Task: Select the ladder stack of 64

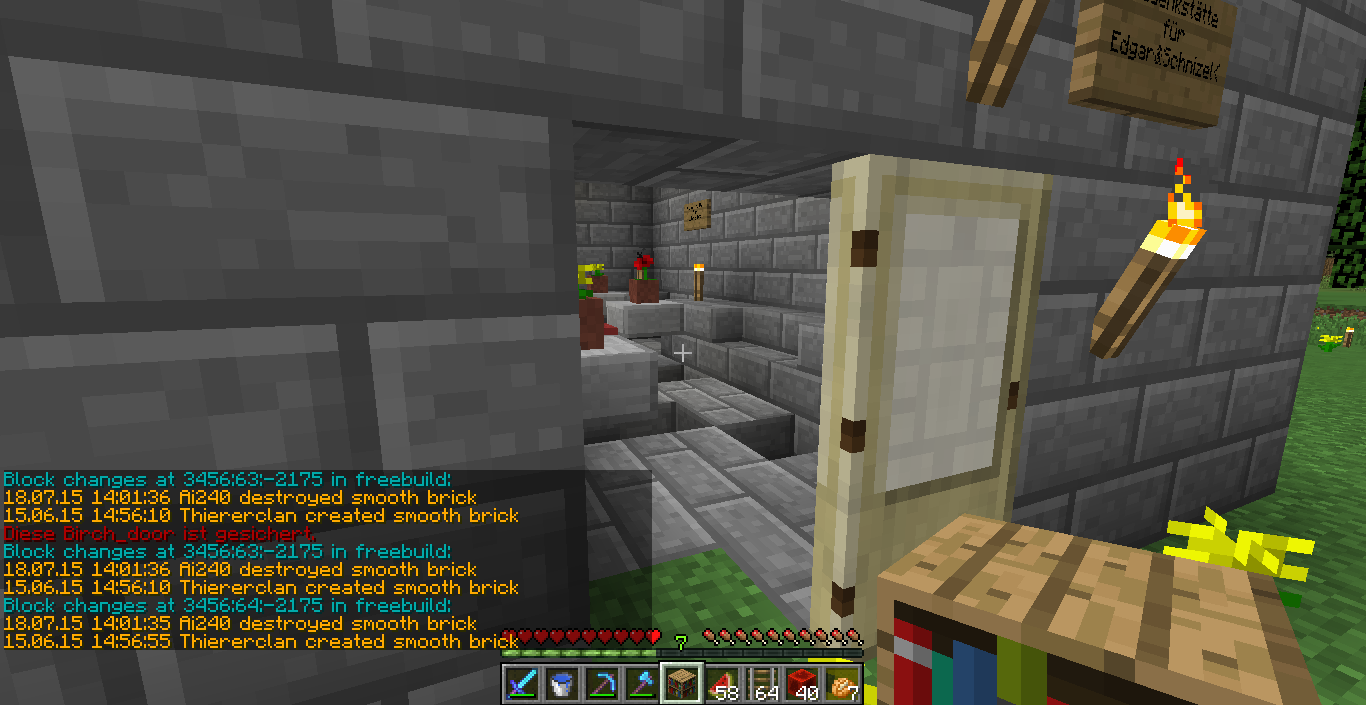Action: tap(762, 684)
